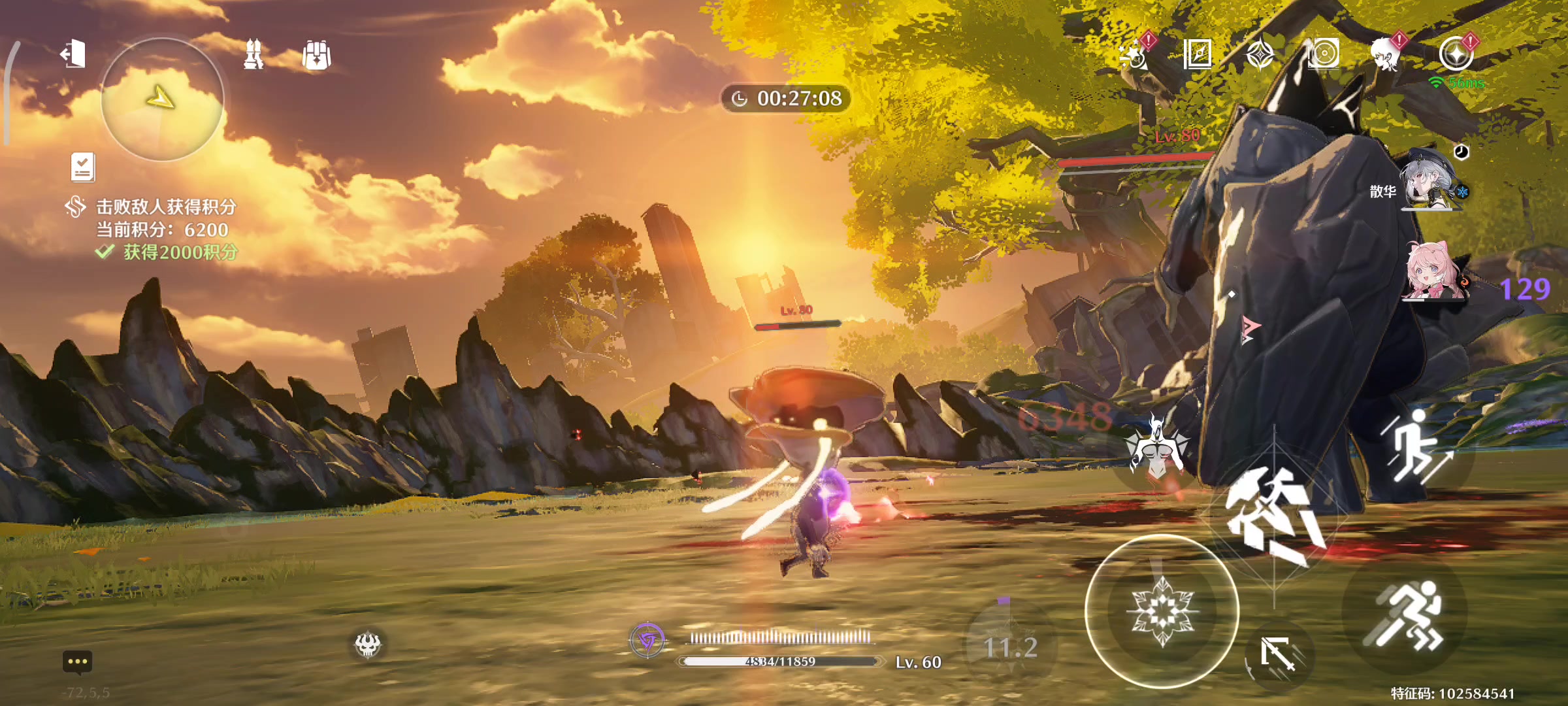The image size is (1568, 706).
Task: Open the chat speech bubble
Action: point(77,662)
